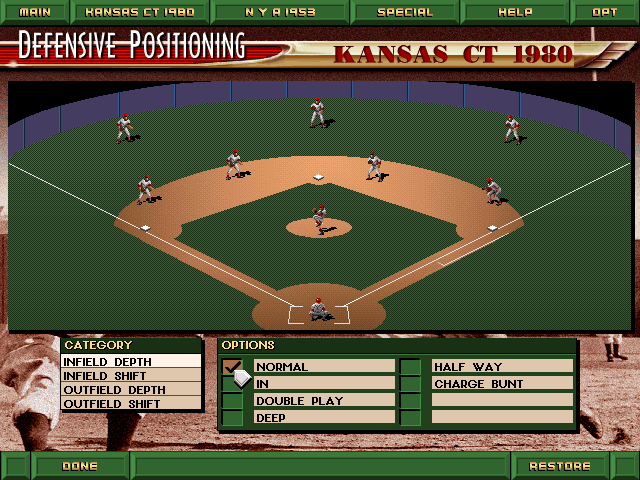Viewport: 640px width, 480px height.
Task: Open the HELP menu
Action: point(516,12)
